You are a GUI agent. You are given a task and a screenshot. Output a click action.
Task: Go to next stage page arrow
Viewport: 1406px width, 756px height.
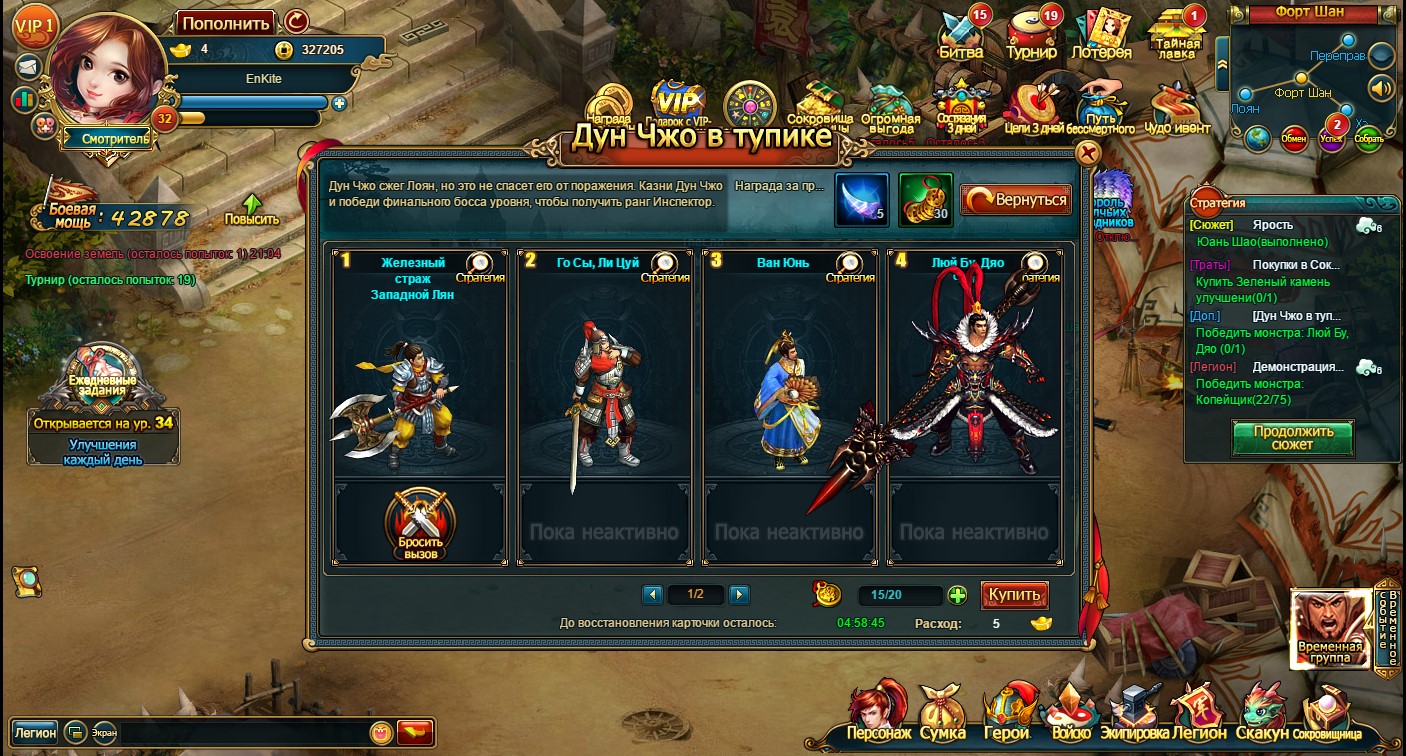(x=739, y=595)
